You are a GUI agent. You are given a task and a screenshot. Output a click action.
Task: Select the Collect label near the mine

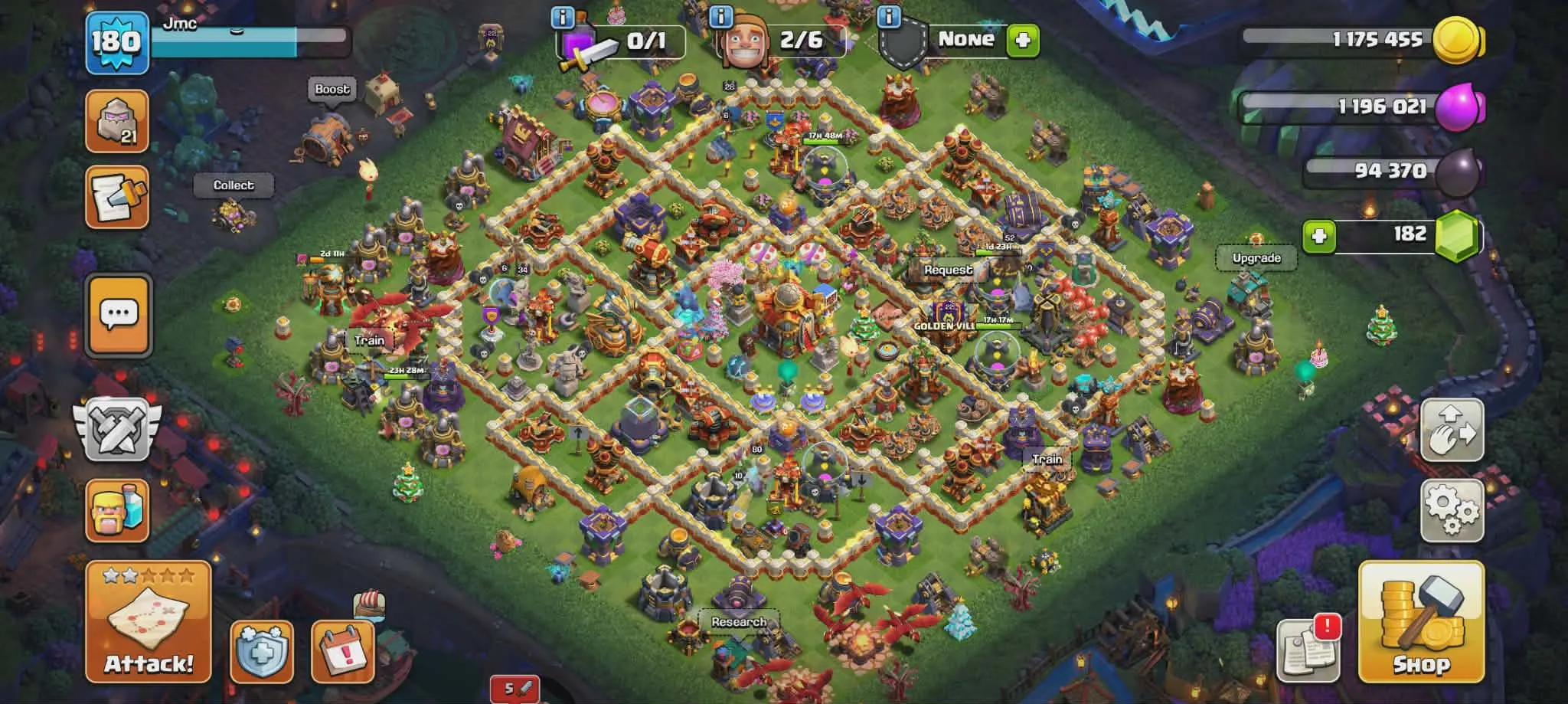pos(234,184)
